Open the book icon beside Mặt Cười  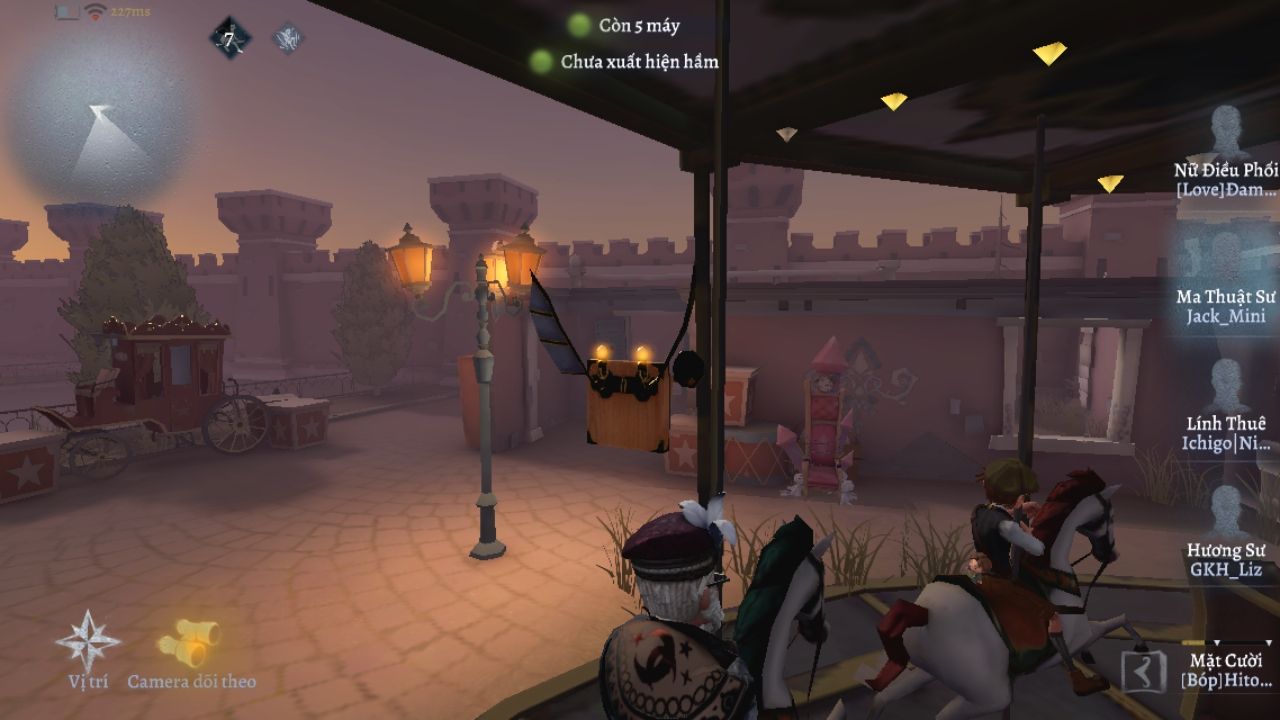(x=1143, y=672)
